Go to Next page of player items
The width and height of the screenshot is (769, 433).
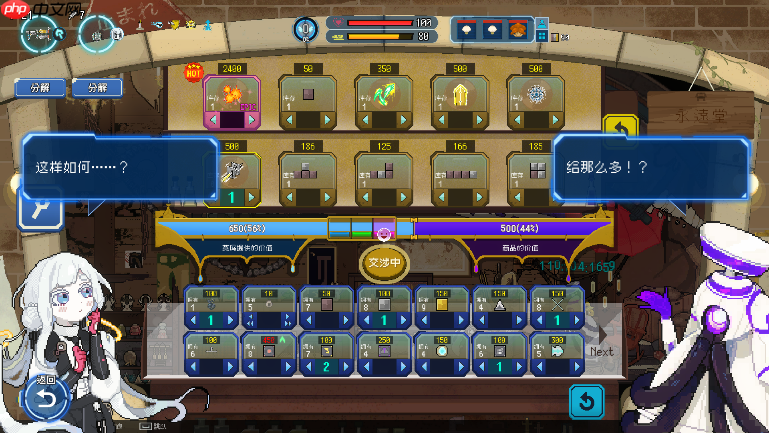tap(601, 340)
